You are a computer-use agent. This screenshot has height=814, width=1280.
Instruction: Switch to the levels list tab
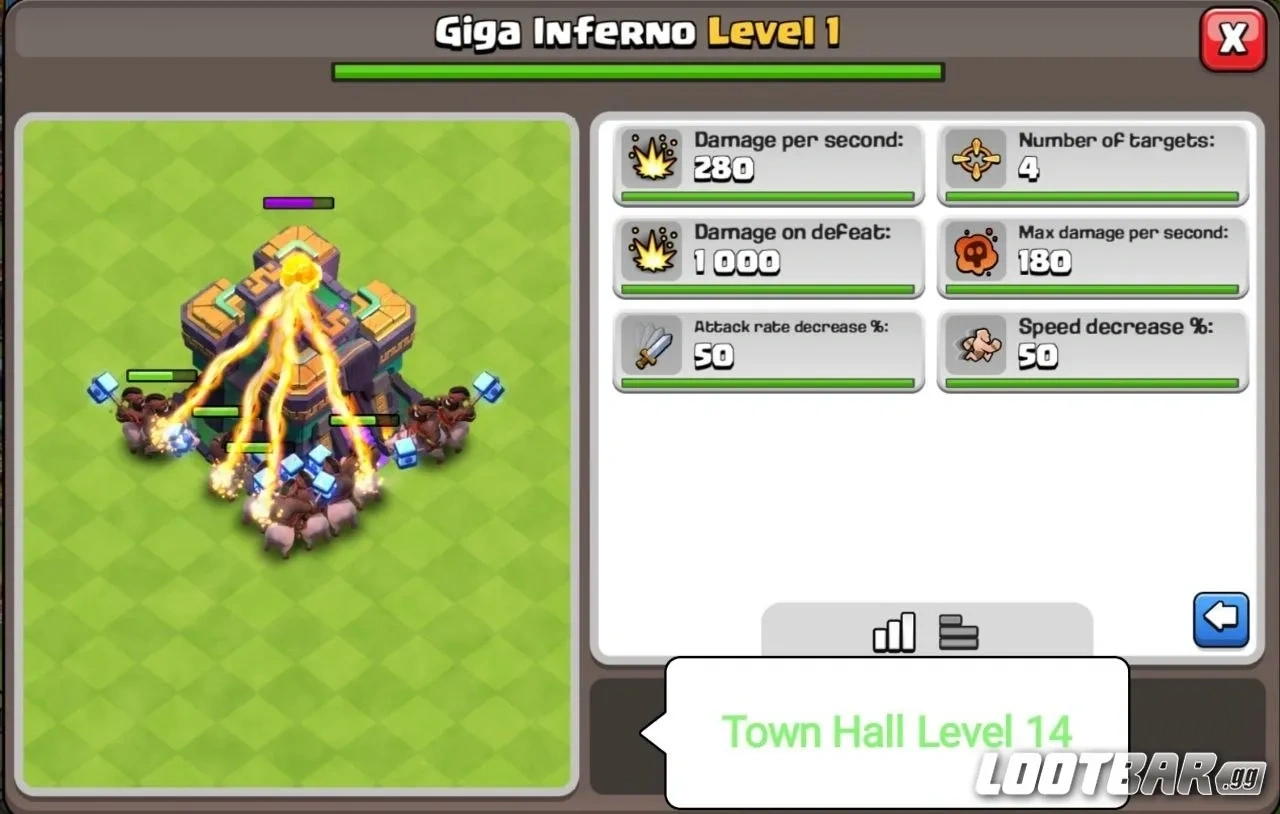click(x=958, y=632)
